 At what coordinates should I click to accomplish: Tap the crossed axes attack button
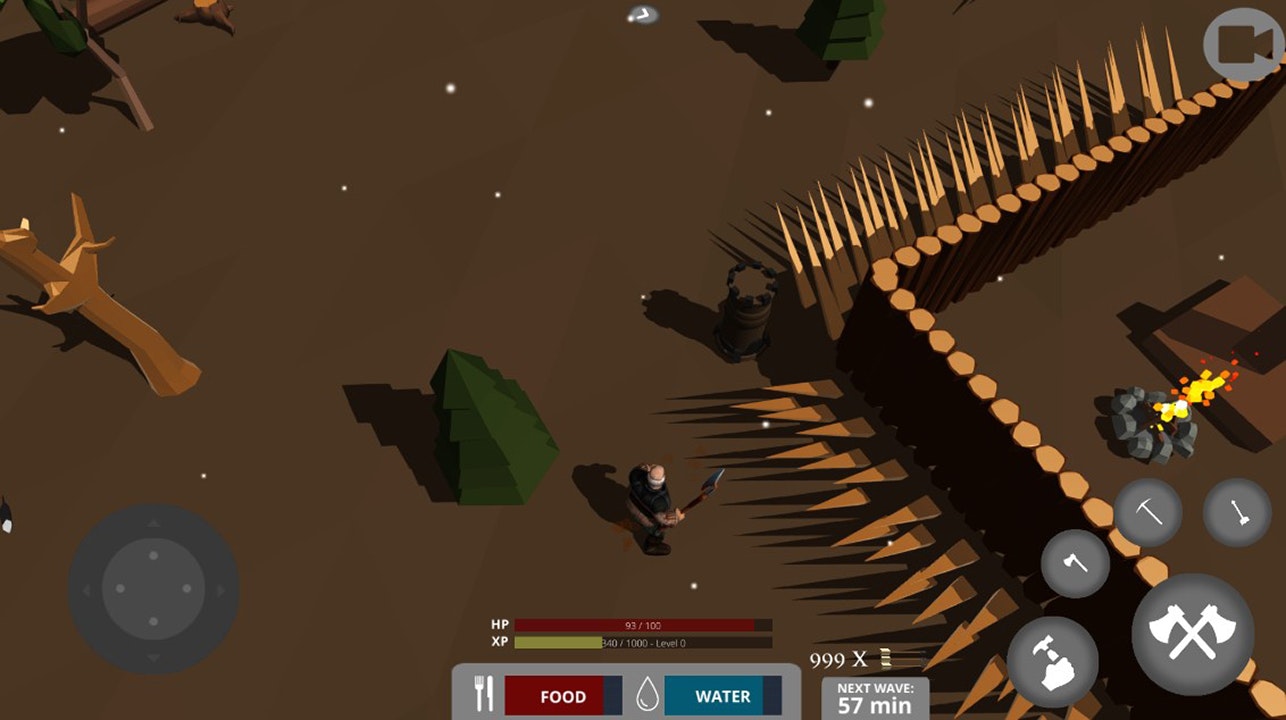1192,632
